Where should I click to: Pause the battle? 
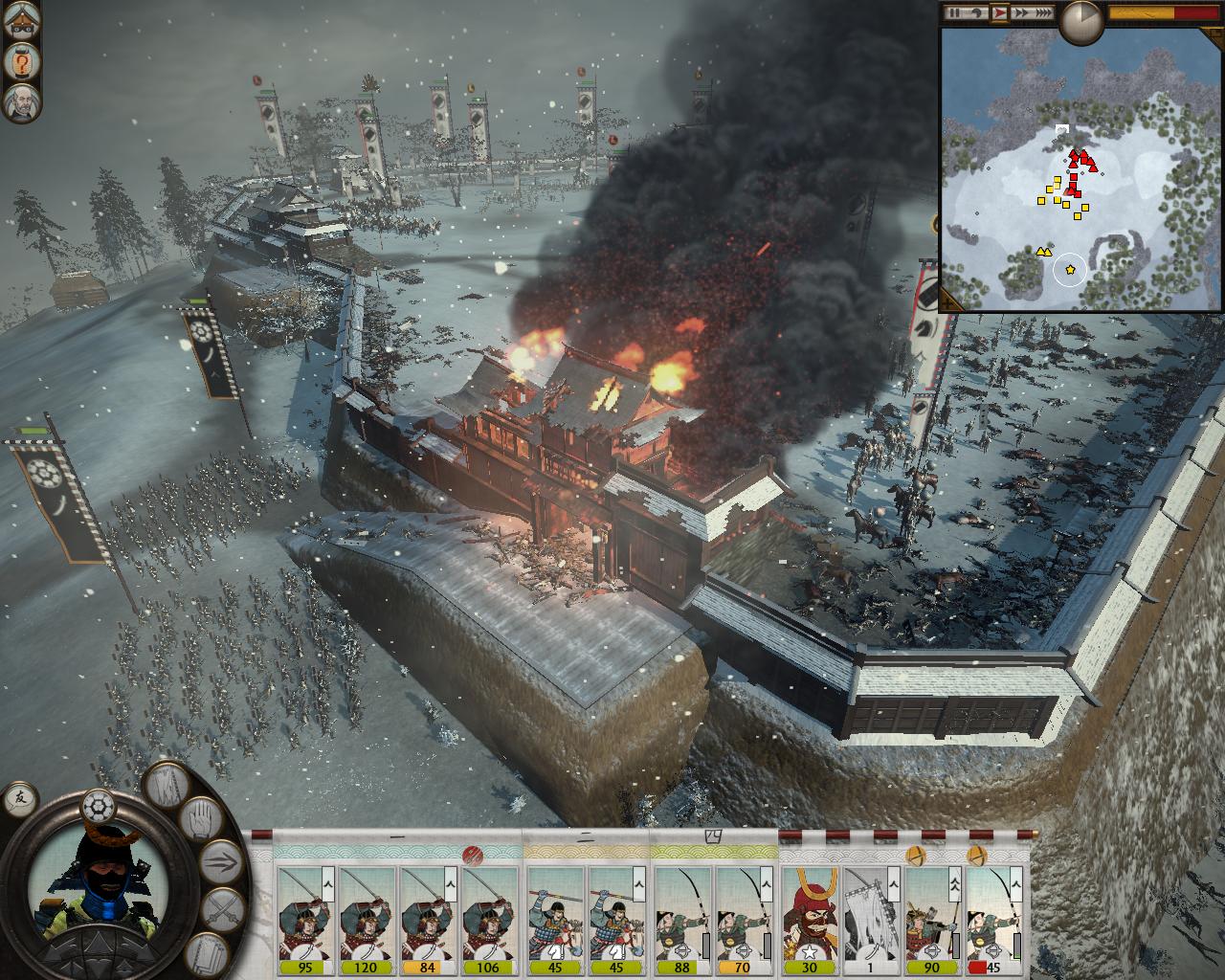[953, 13]
